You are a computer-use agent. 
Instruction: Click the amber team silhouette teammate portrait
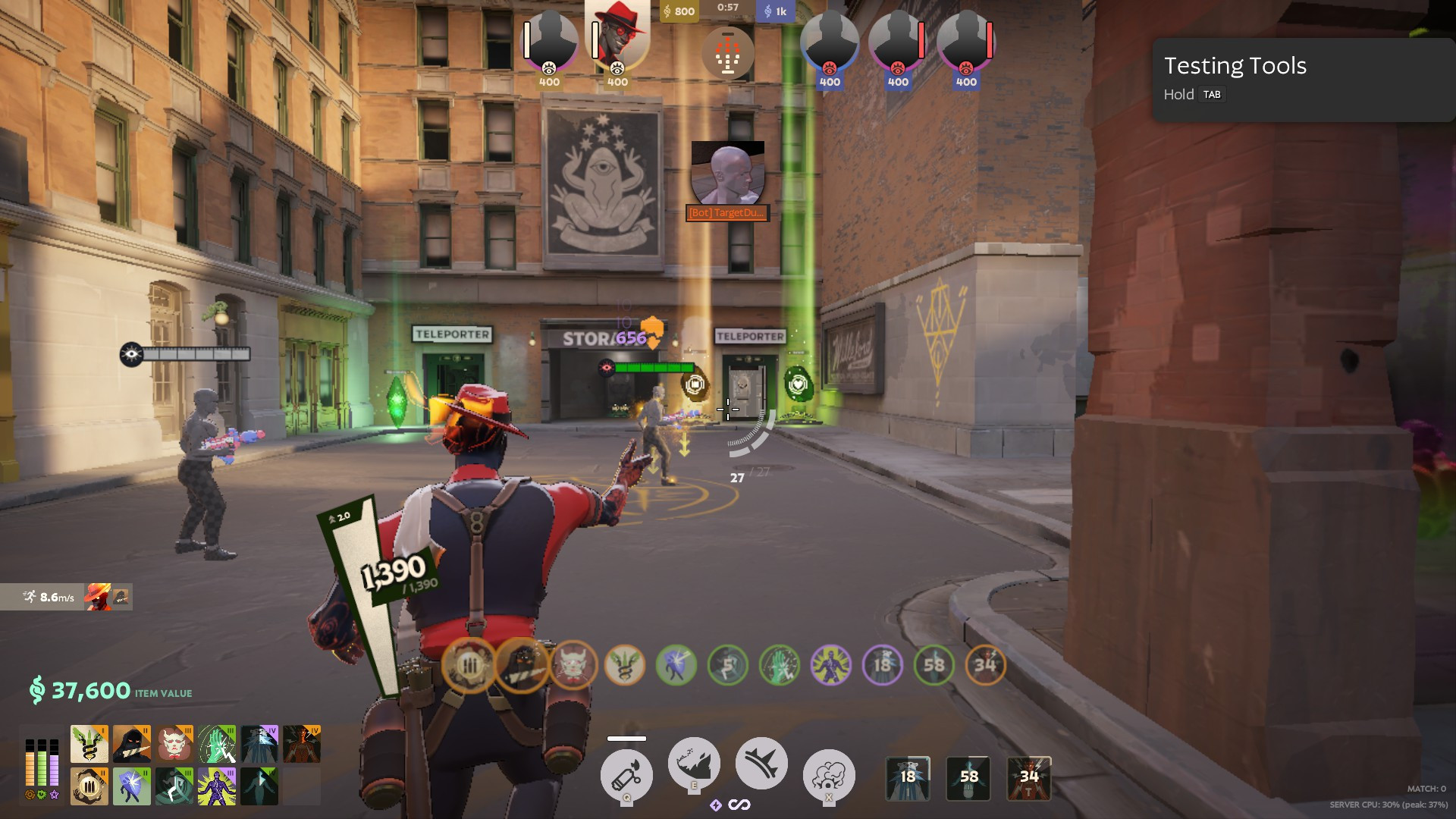(x=550, y=42)
